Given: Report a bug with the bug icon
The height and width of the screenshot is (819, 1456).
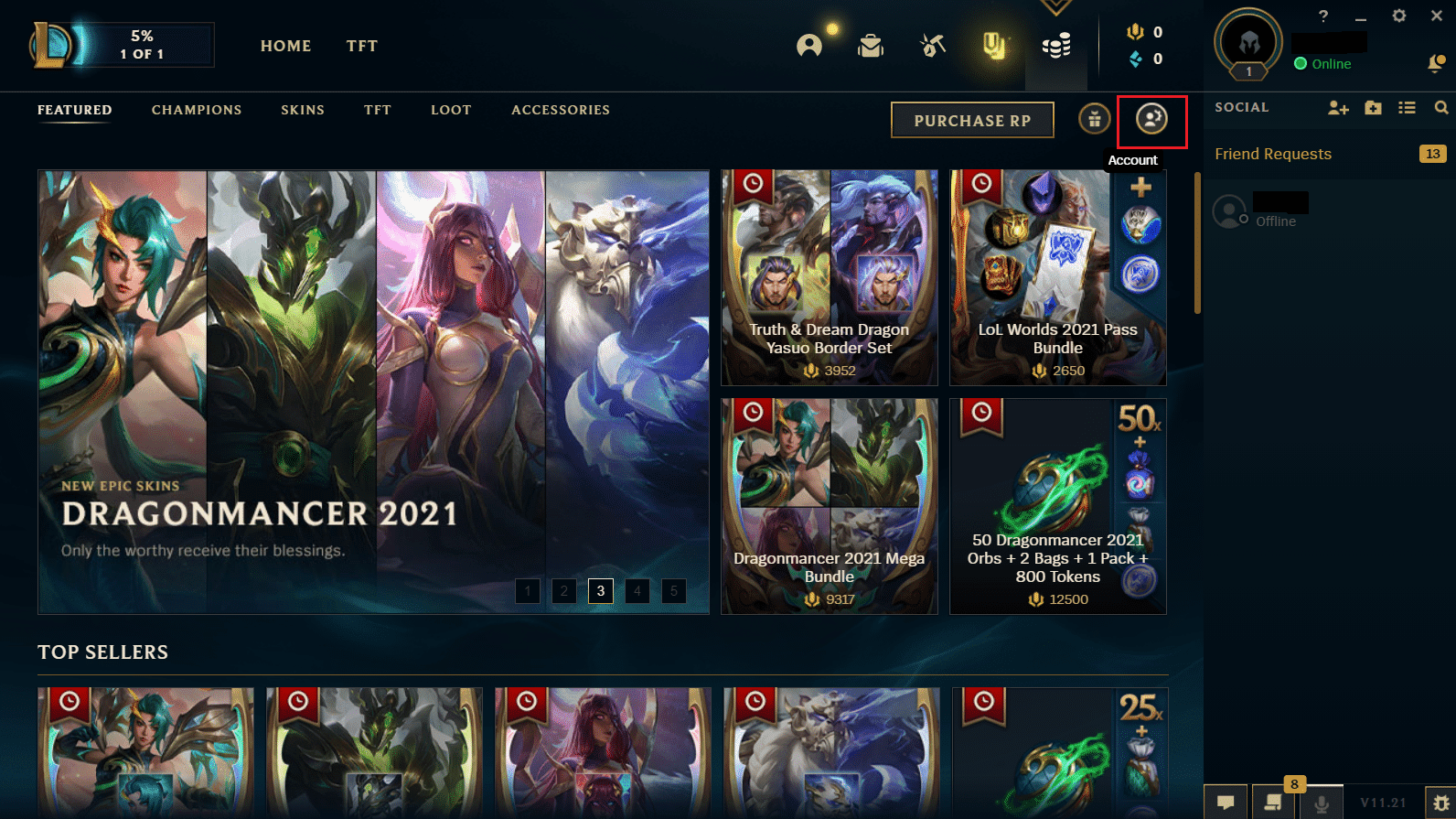Looking at the screenshot, I should pos(1443,803).
